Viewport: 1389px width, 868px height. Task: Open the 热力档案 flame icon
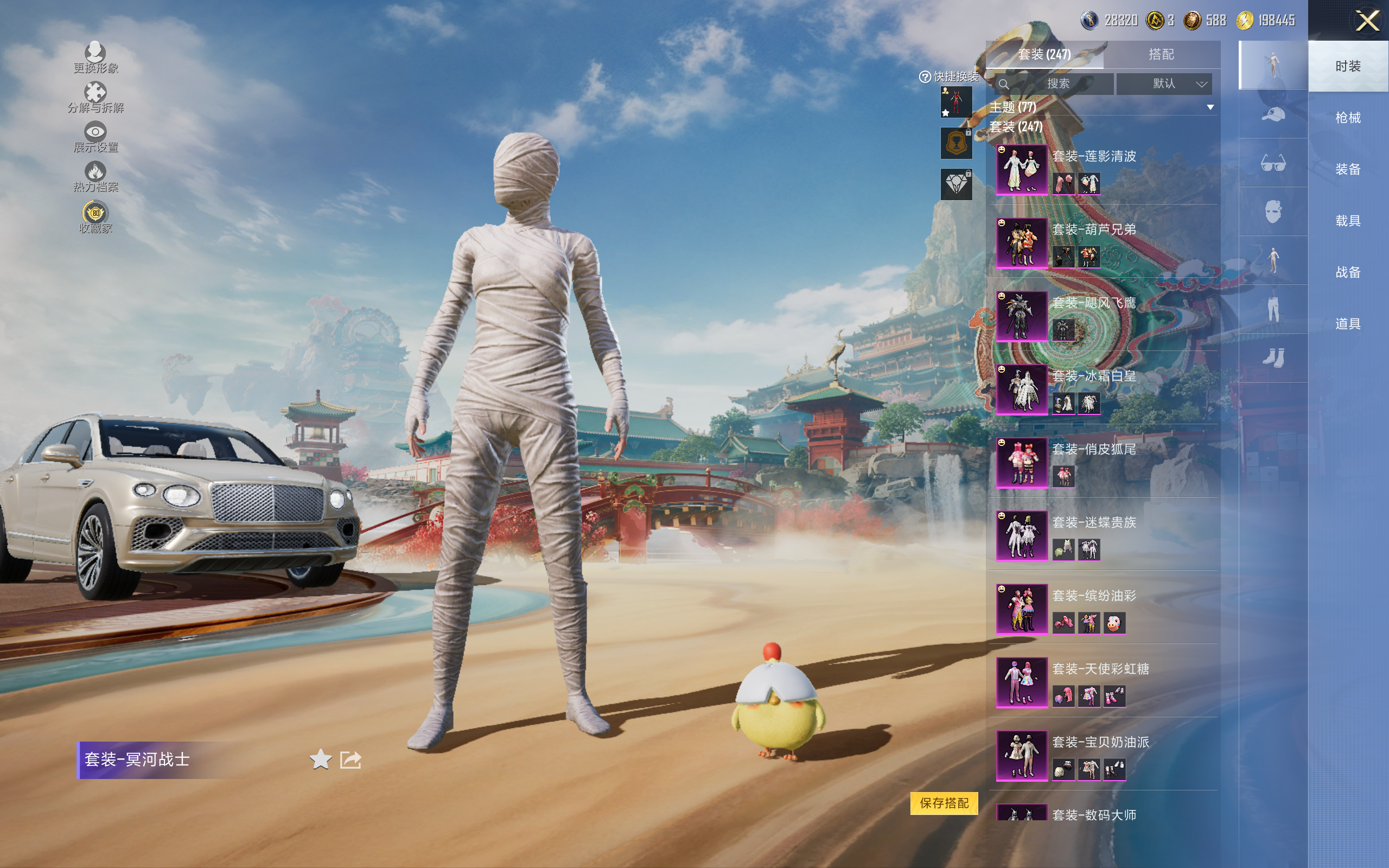tap(95, 176)
